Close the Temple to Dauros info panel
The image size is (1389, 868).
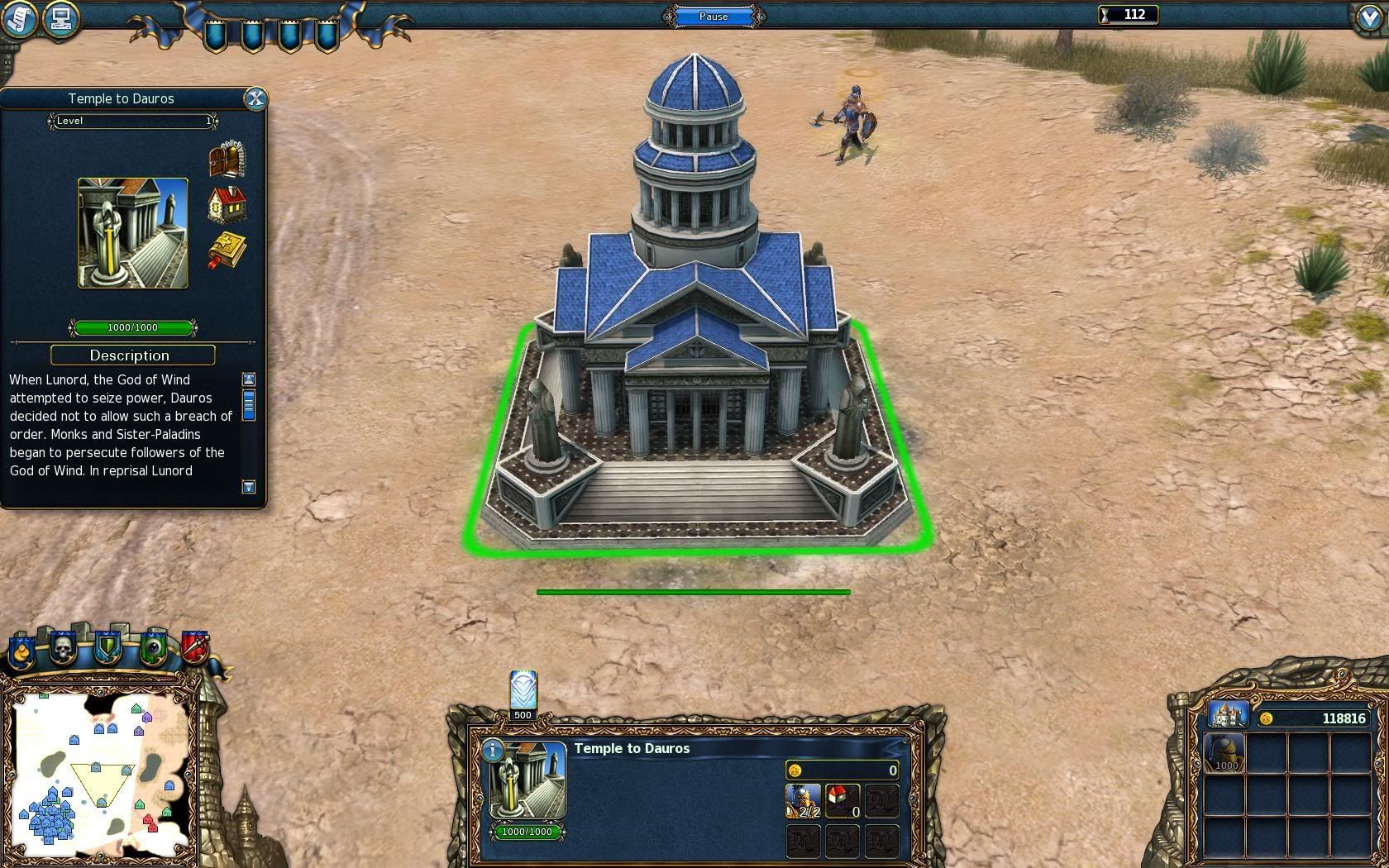(x=255, y=99)
